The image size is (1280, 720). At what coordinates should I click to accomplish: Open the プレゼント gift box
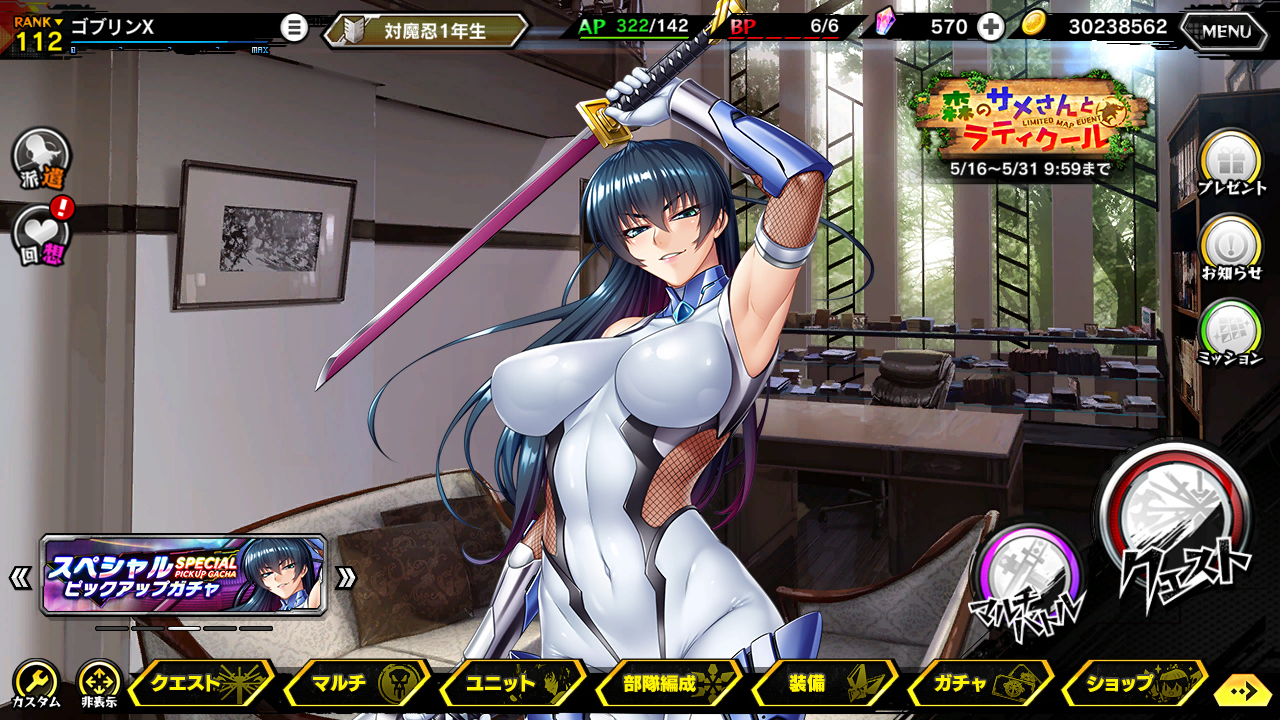tap(1231, 163)
